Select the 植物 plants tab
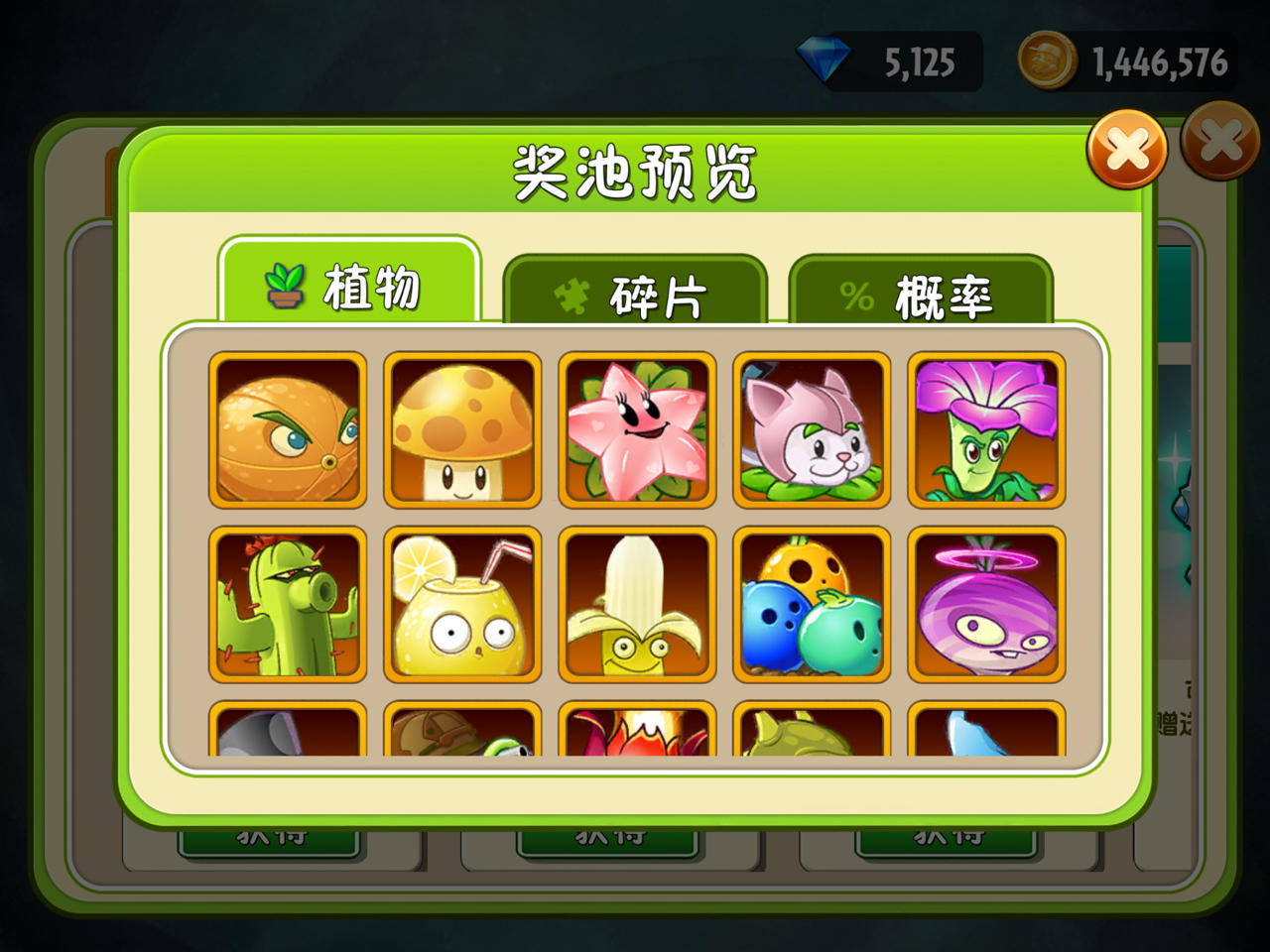 (352, 288)
